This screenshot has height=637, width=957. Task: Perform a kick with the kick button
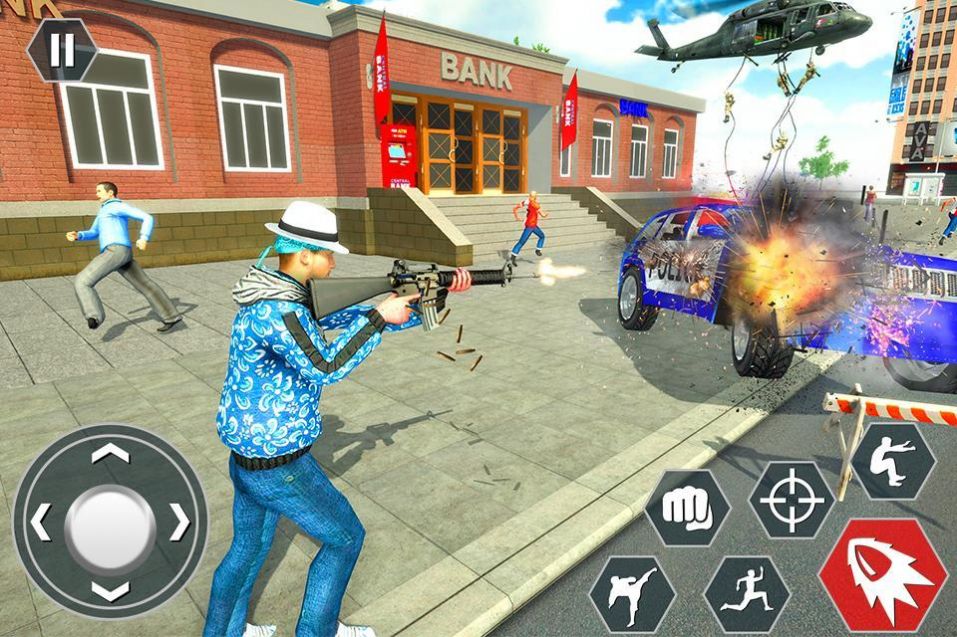[632, 594]
